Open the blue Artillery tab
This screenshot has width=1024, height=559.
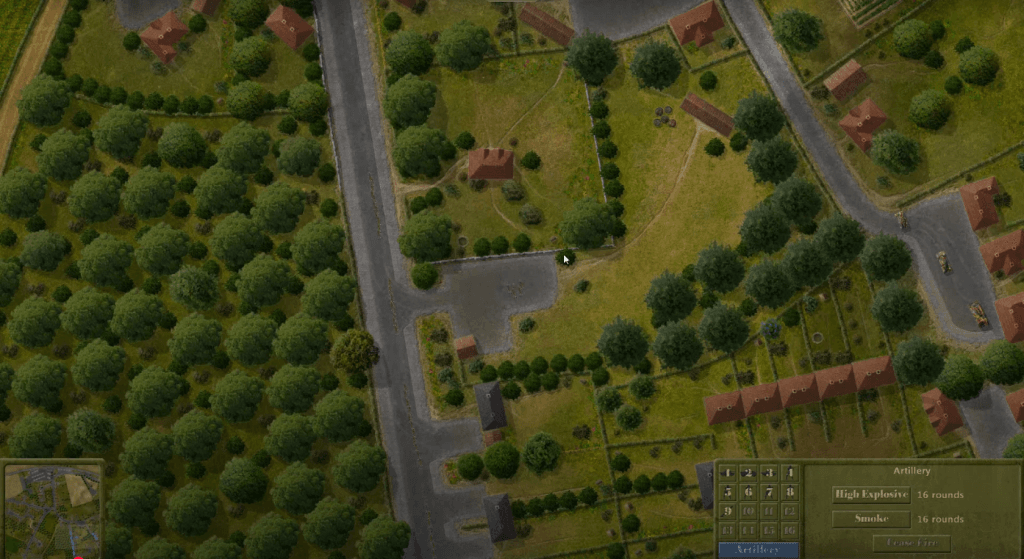(759, 550)
